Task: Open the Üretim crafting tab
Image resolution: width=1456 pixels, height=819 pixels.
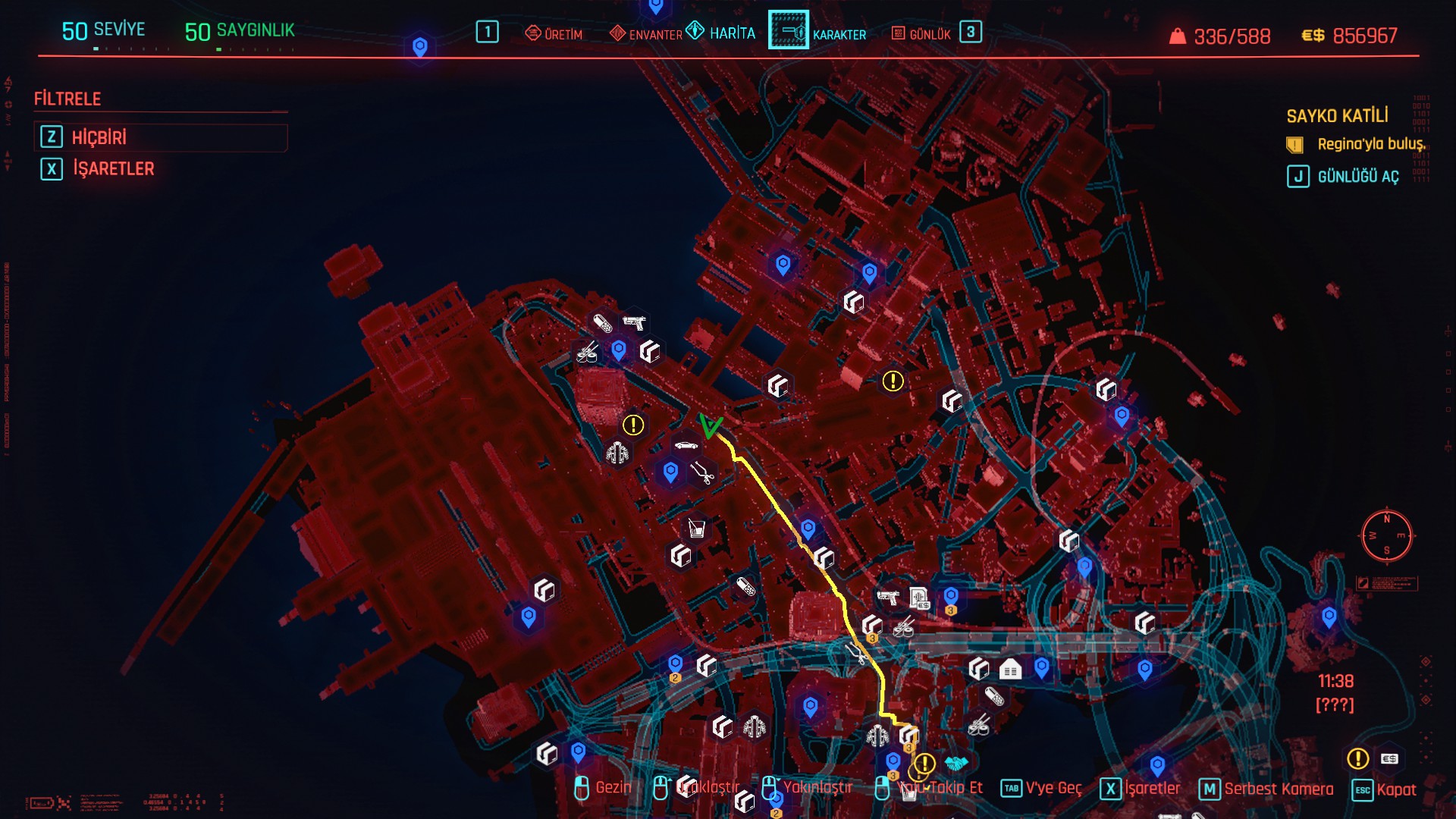Action: (x=554, y=34)
